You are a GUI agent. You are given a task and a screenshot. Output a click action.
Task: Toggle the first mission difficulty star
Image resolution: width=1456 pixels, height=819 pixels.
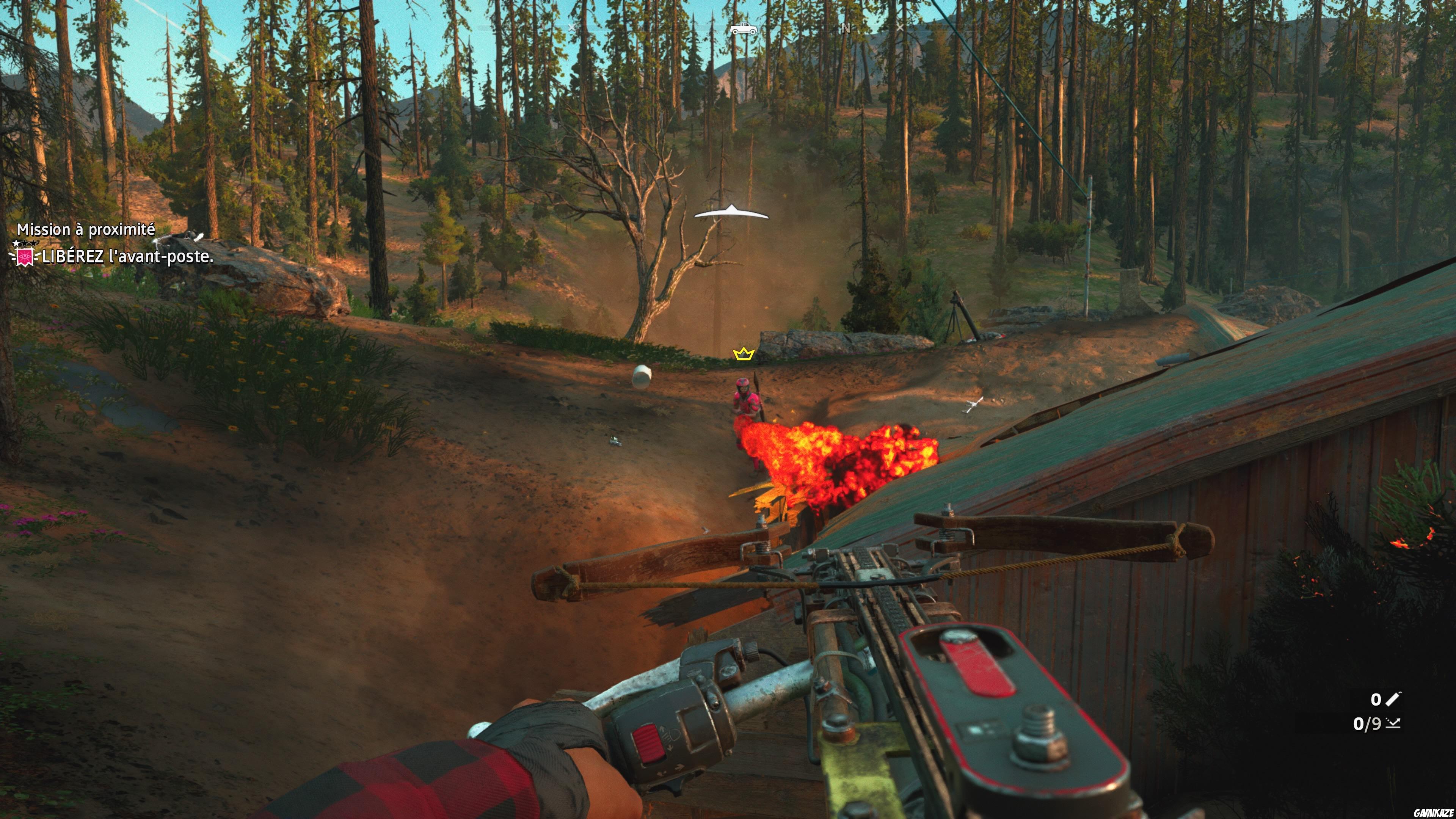[15, 243]
